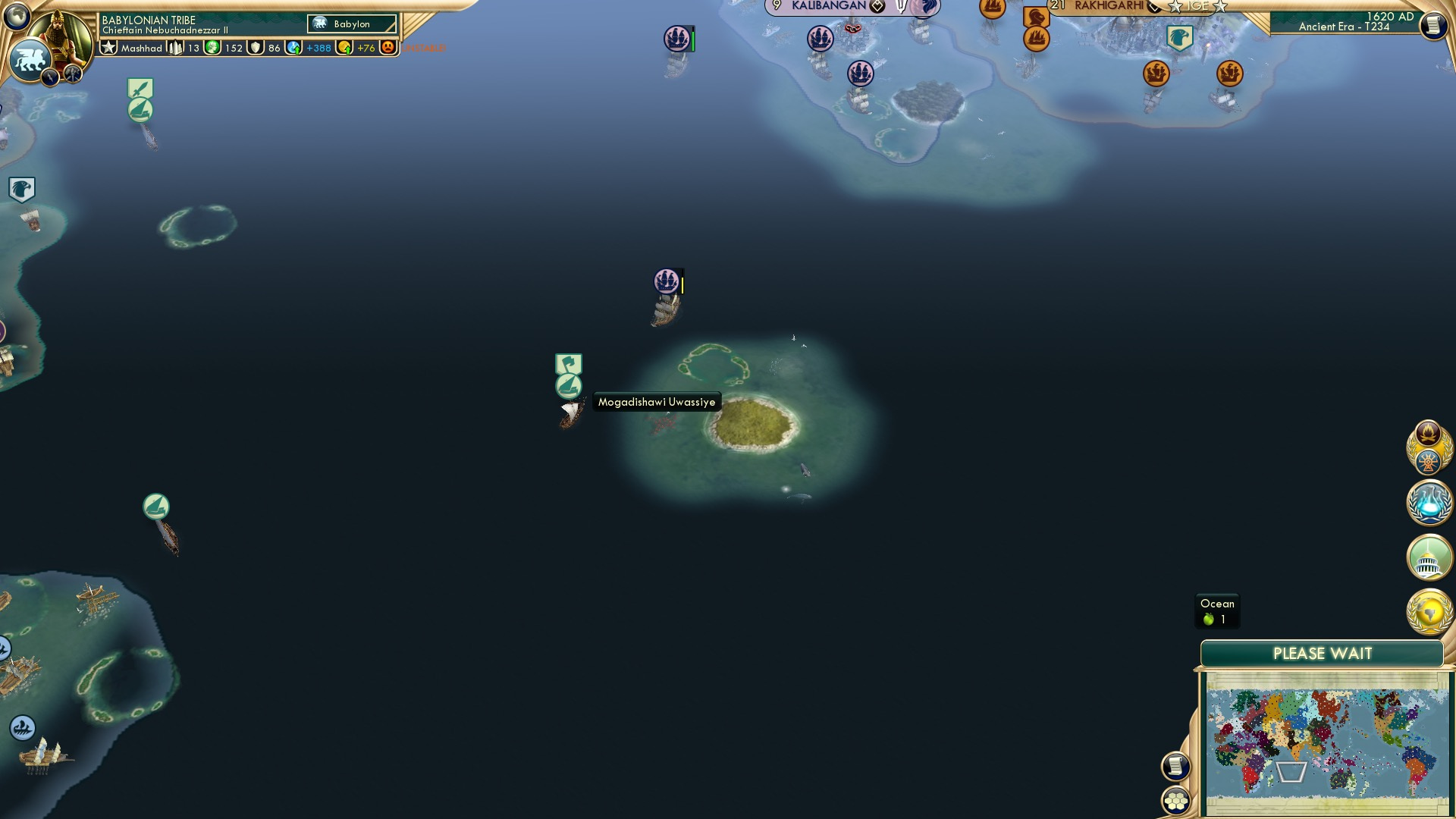The height and width of the screenshot is (819, 1456).
Task: Toggle strategic view with hex grid icon
Action: pyautogui.click(x=1176, y=802)
